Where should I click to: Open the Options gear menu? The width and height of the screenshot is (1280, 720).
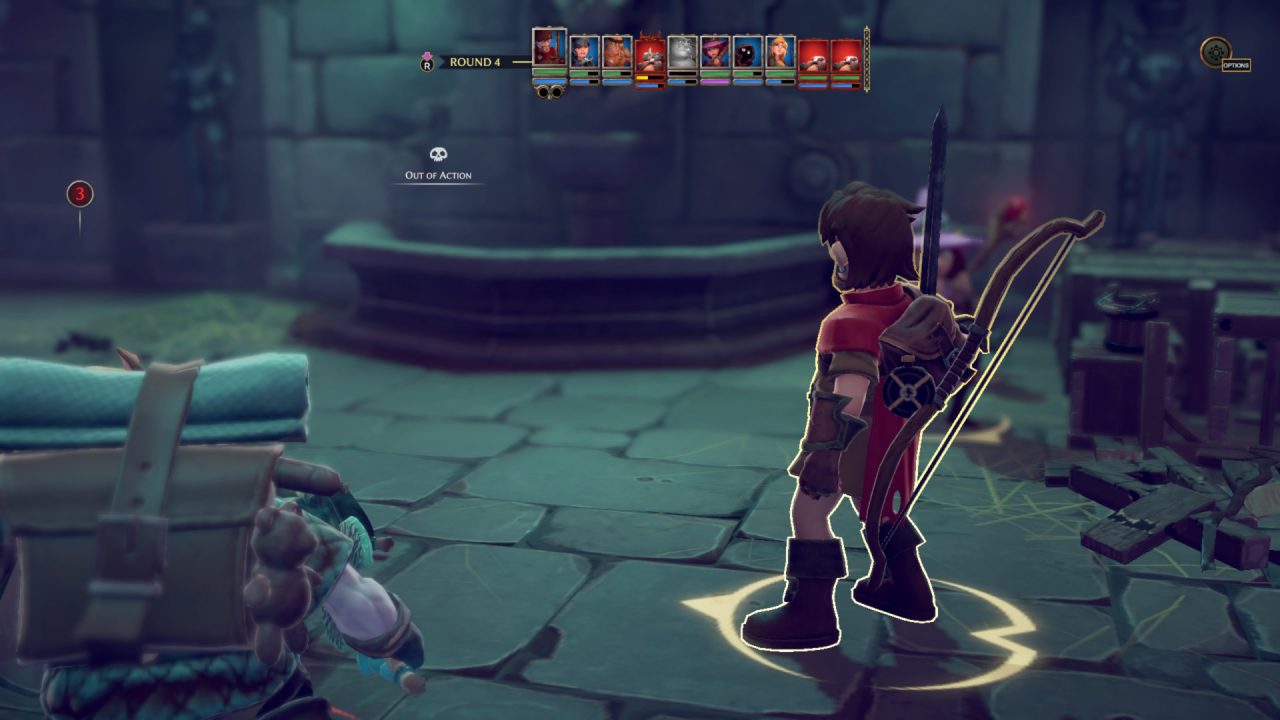tap(1216, 51)
